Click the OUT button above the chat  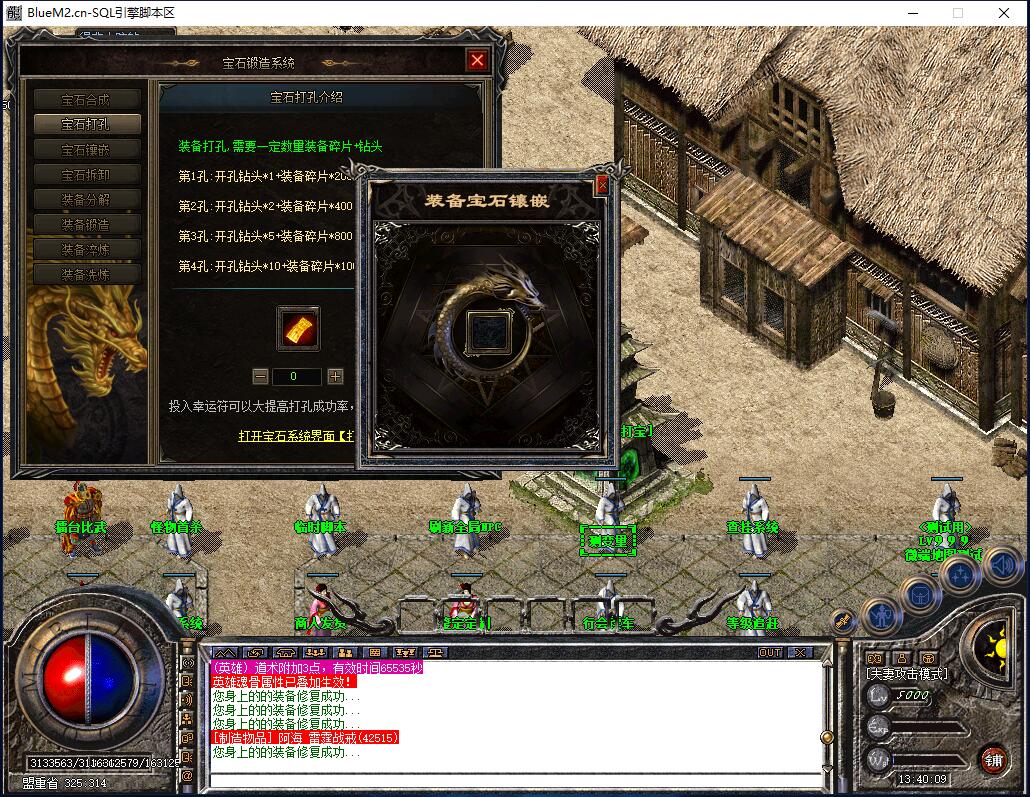(769, 652)
